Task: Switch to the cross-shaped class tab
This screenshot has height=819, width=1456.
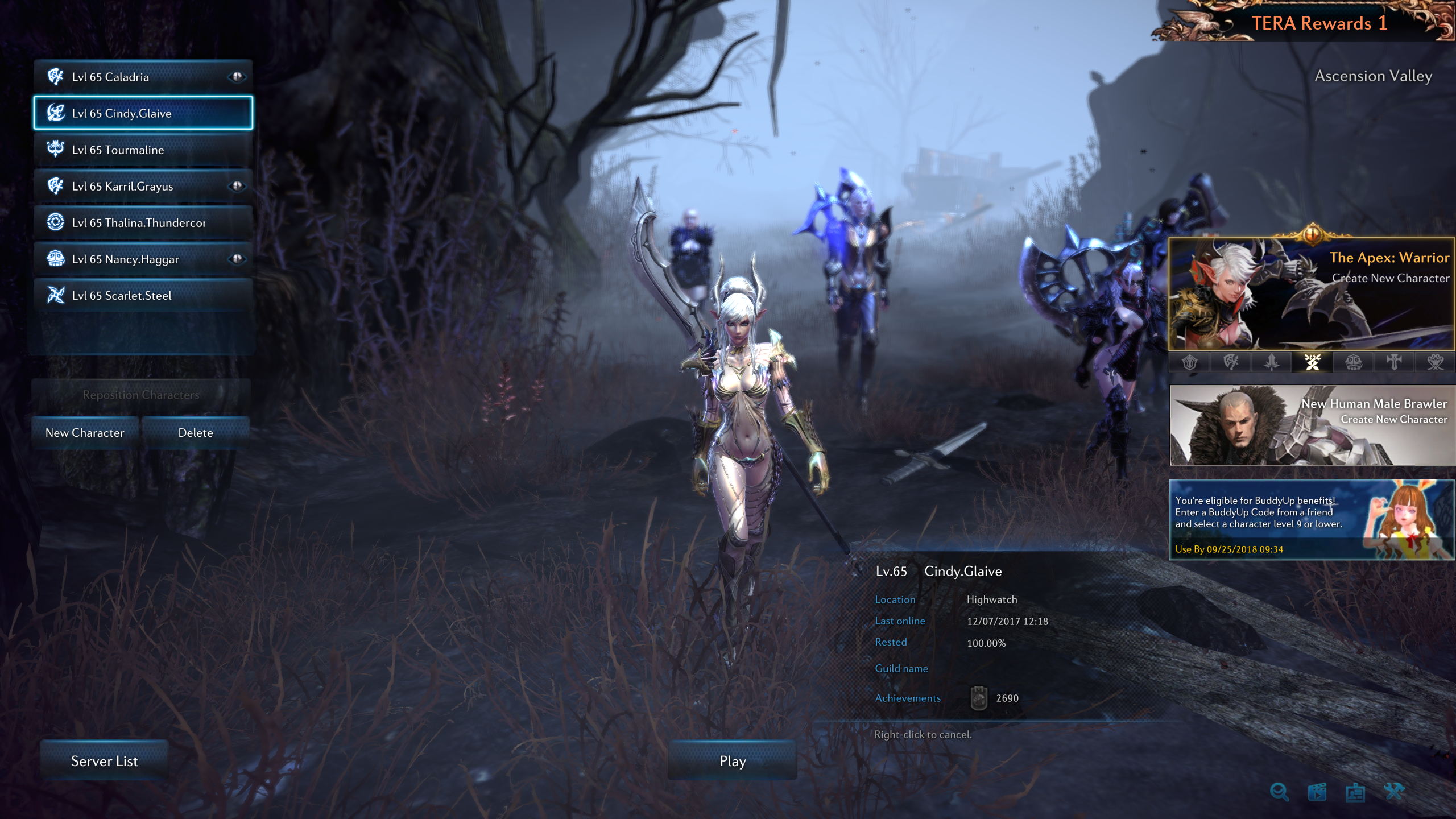Action: point(1394,362)
